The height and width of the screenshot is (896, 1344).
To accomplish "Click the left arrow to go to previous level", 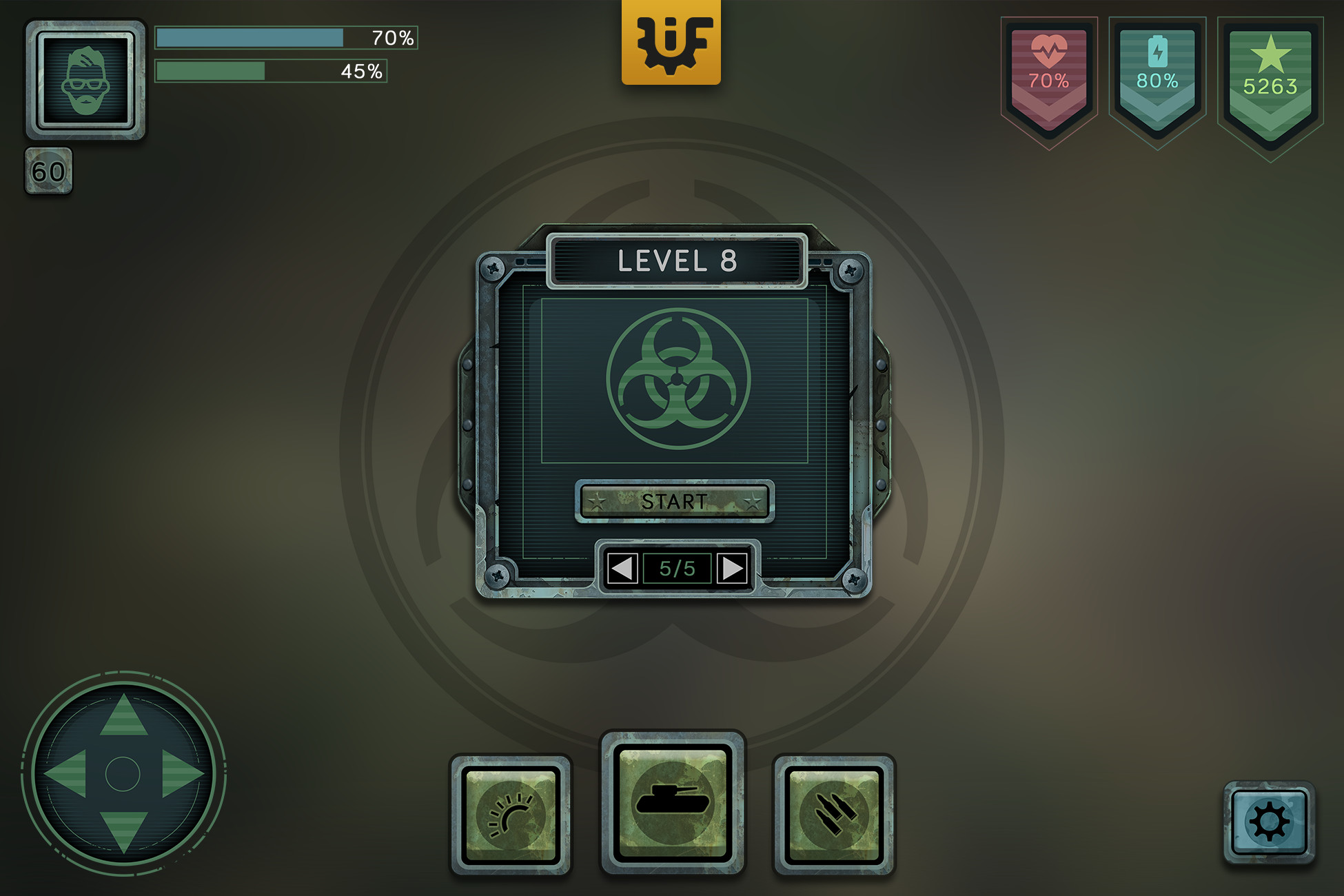I will click(x=624, y=567).
